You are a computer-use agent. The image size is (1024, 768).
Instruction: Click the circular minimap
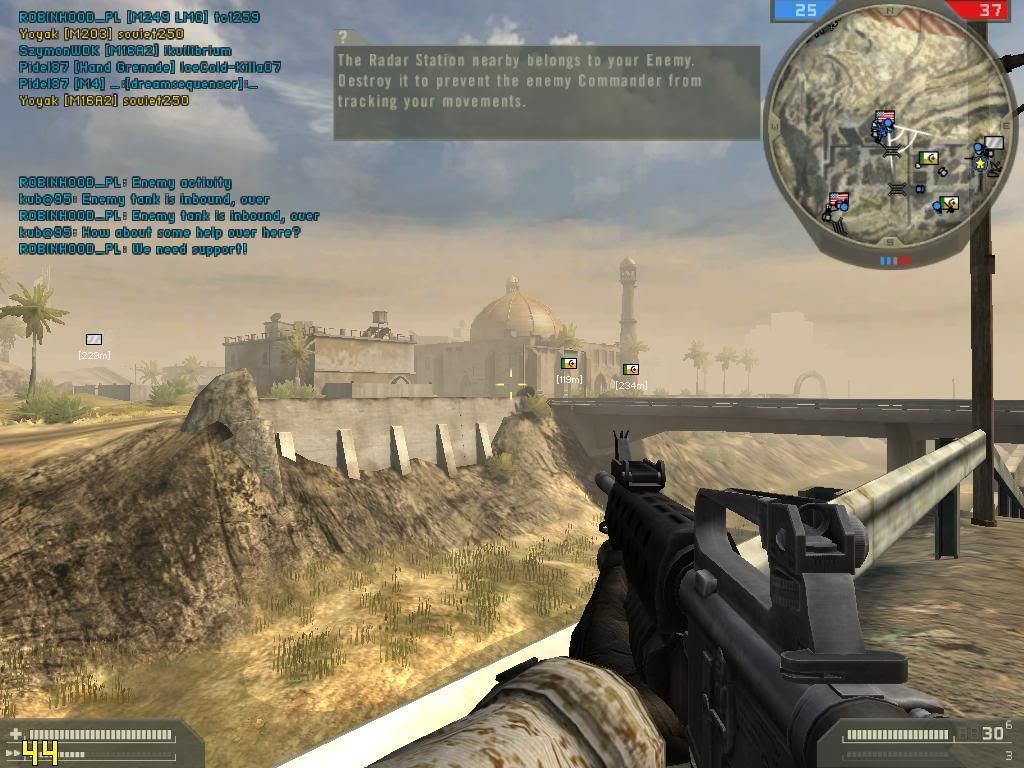[x=892, y=135]
